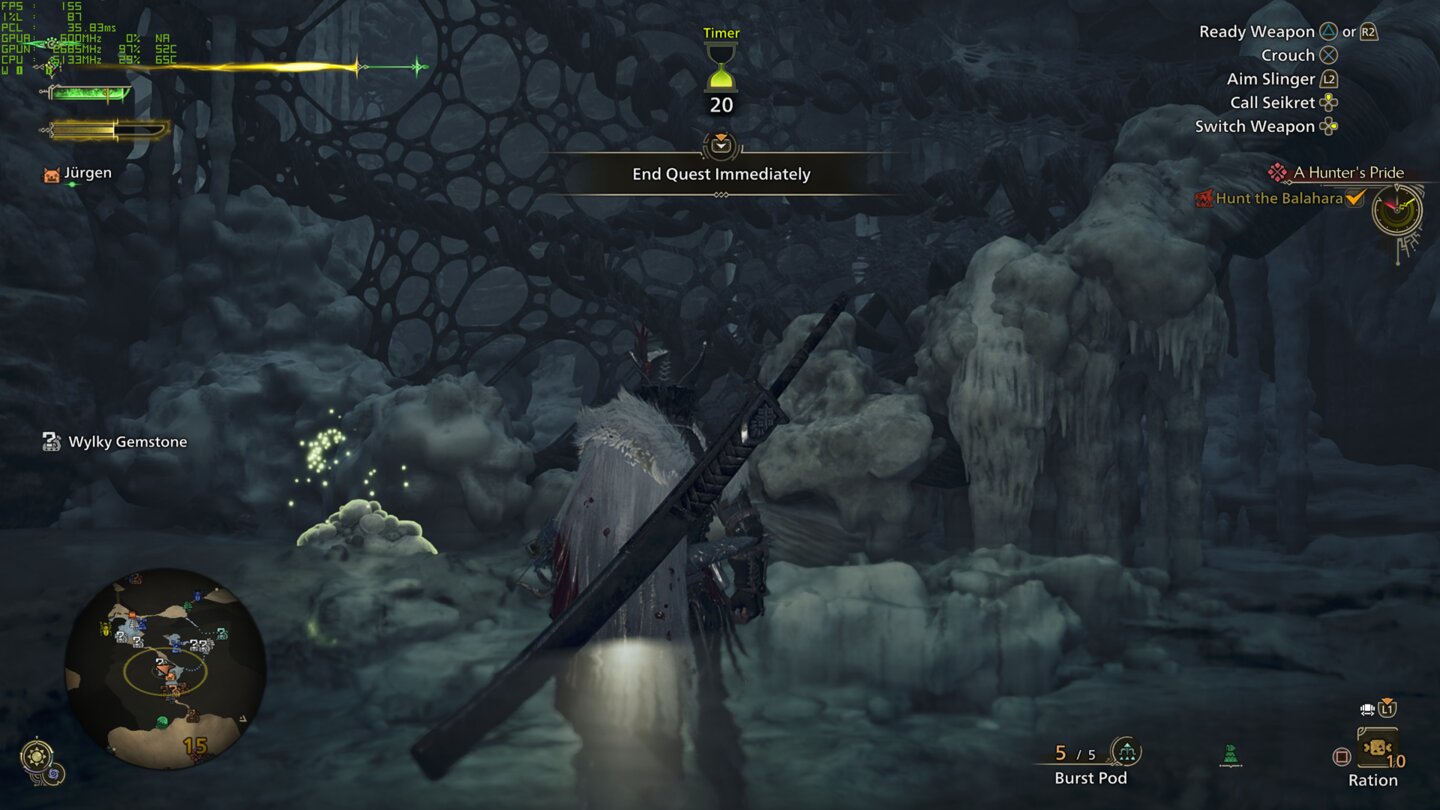Open the circular minimap
The width and height of the screenshot is (1440, 810).
(165, 668)
